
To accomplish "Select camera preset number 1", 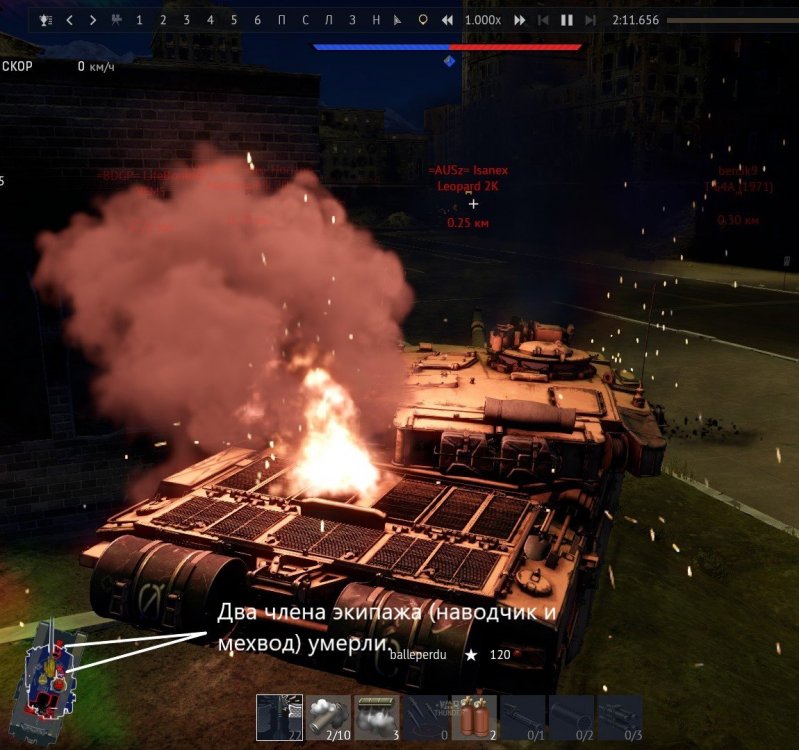I will [x=139, y=19].
